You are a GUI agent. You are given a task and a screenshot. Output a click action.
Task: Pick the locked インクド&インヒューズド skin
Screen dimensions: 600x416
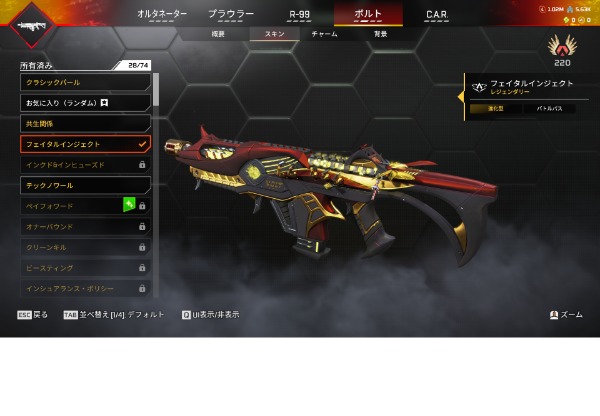tap(85, 164)
